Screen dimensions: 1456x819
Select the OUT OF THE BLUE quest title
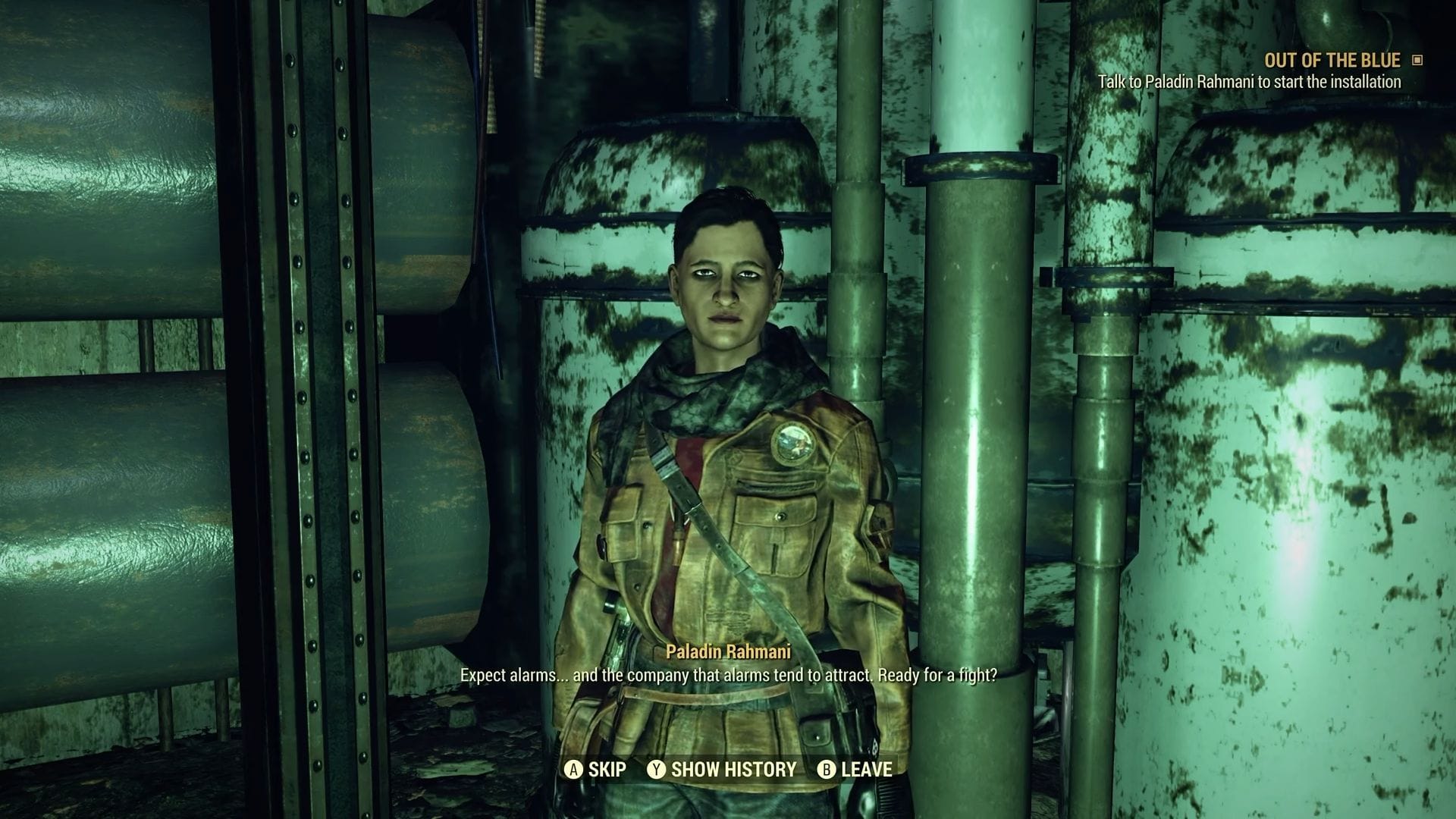click(1332, 60)
